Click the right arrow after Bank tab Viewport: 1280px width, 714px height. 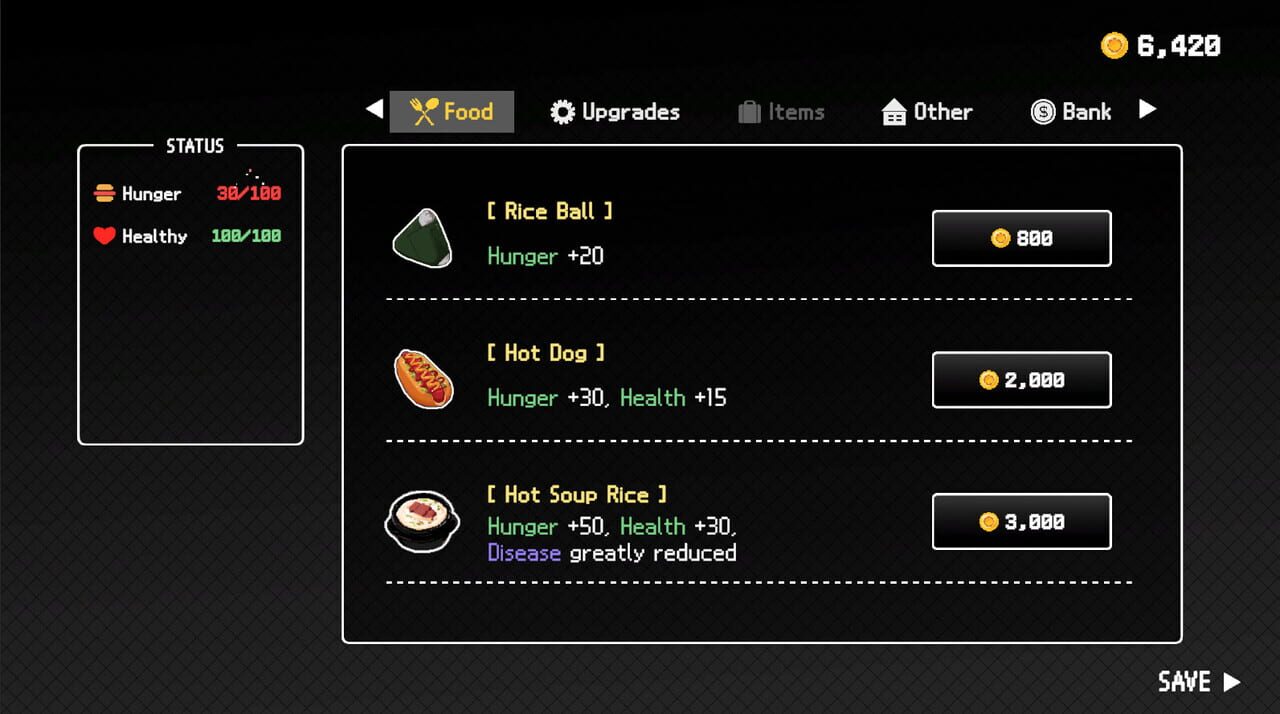1148,109
